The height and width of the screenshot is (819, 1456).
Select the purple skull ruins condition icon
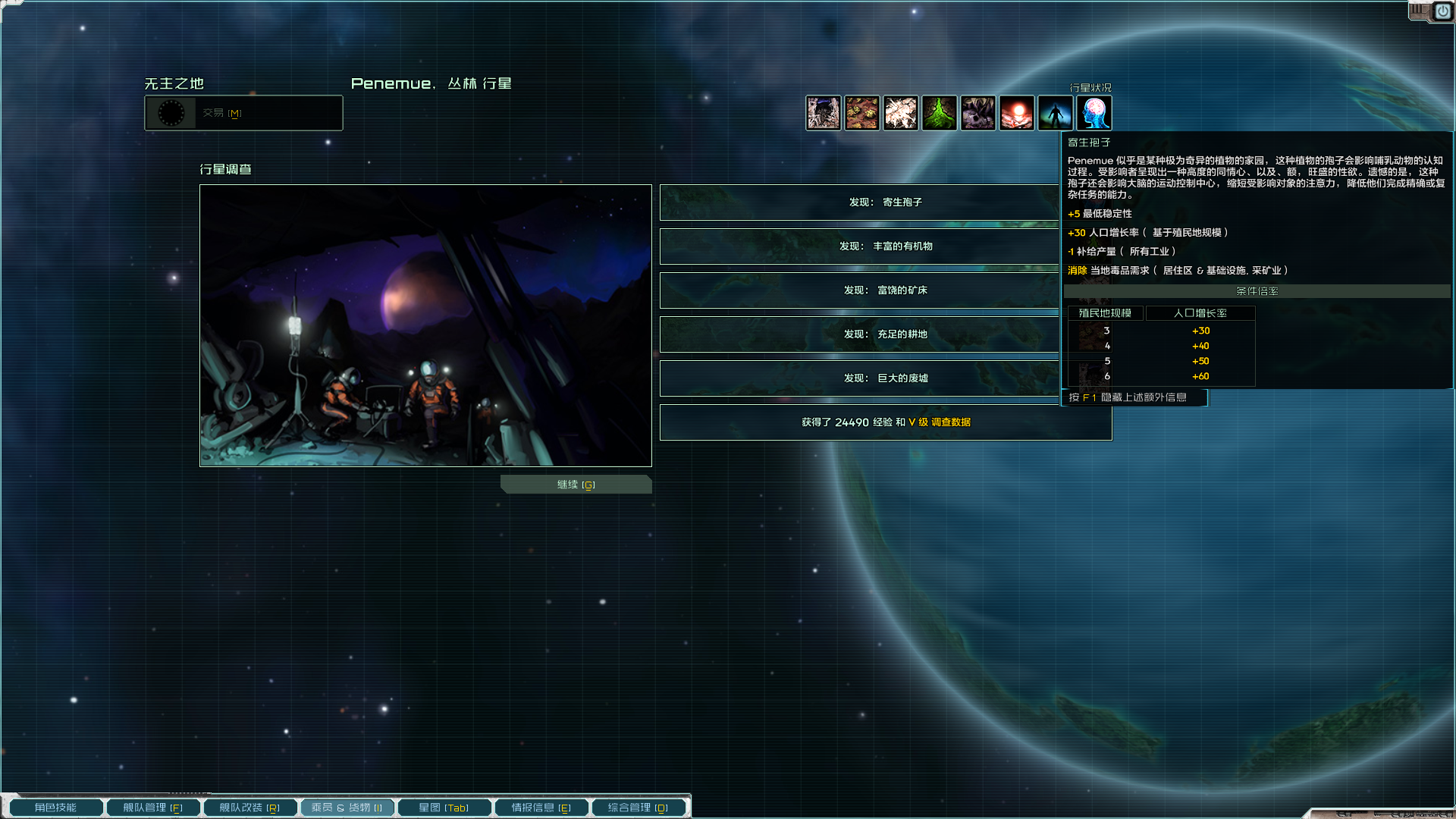coord(978,113)
